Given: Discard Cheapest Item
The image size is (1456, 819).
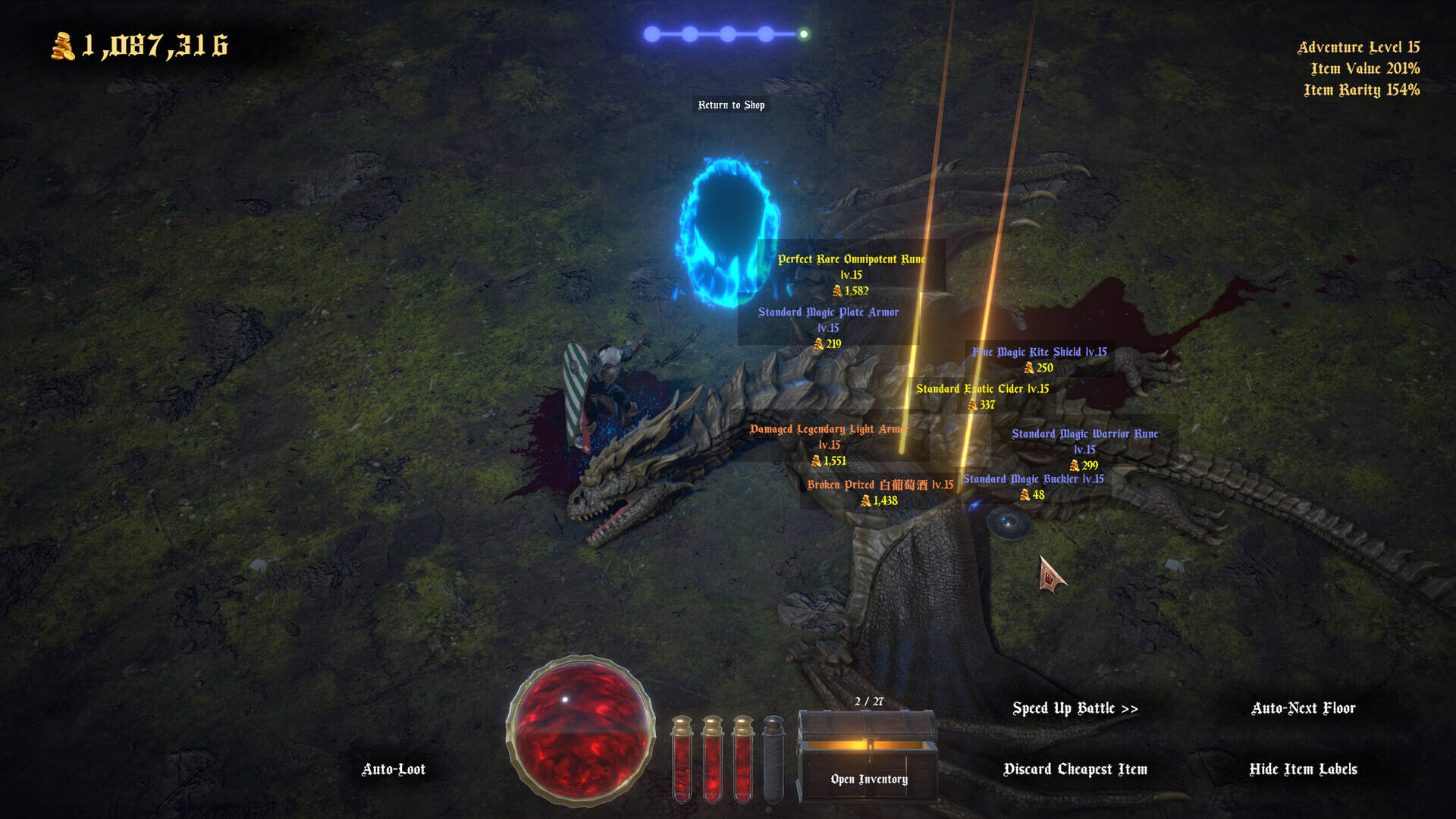Looking at the screenshot, I should (1075, 769).
